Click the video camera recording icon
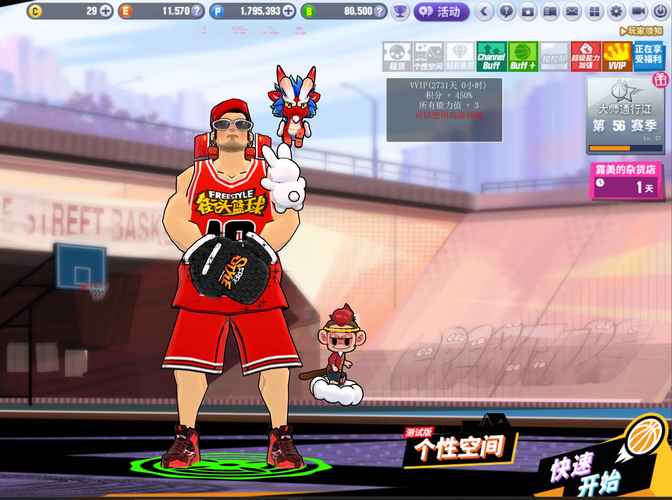Viewport: 672px width, 500px height. tap(639, 12)
